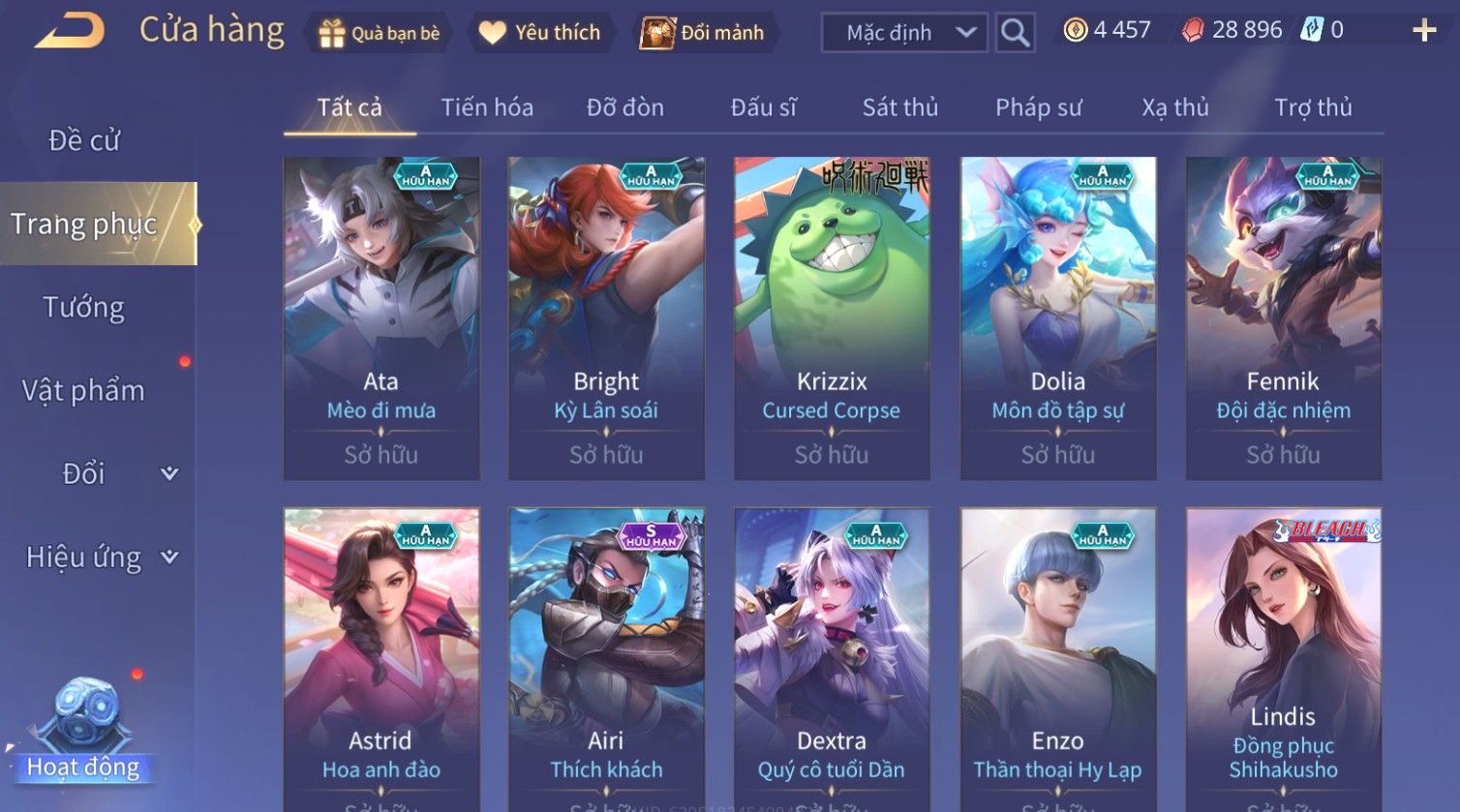Open the Đề cử sidebar section
Viewport: 1460px width, 812px height.
pos(84,140)
